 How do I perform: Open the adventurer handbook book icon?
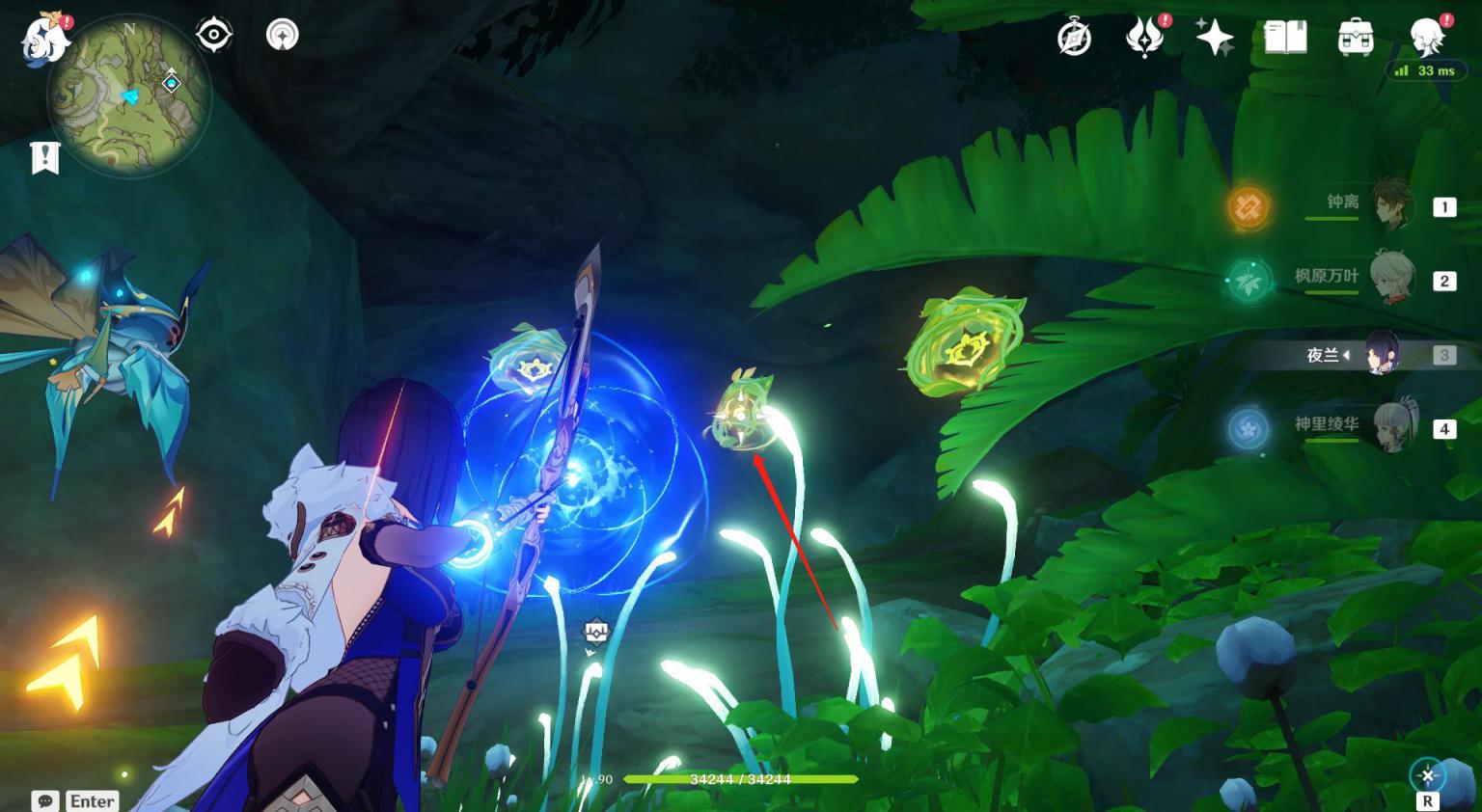(x=1285, y=38)
